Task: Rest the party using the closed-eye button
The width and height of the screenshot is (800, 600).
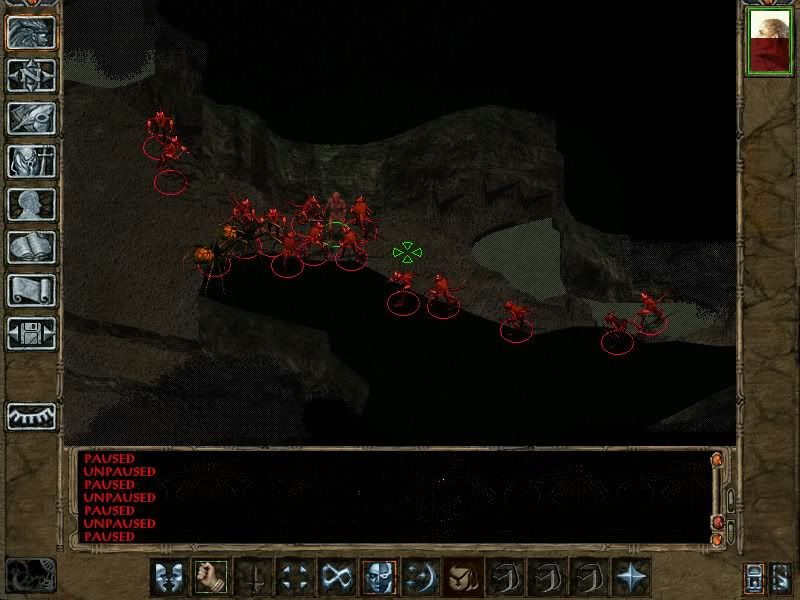Action: coord(30,415)
